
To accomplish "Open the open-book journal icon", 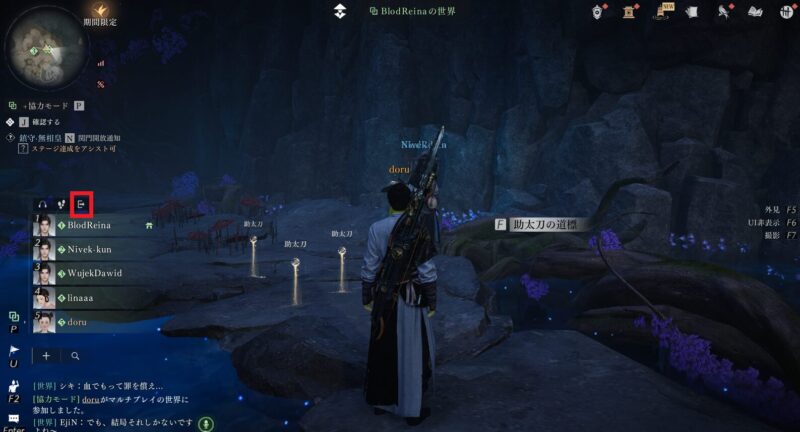I will pos(756,11).
